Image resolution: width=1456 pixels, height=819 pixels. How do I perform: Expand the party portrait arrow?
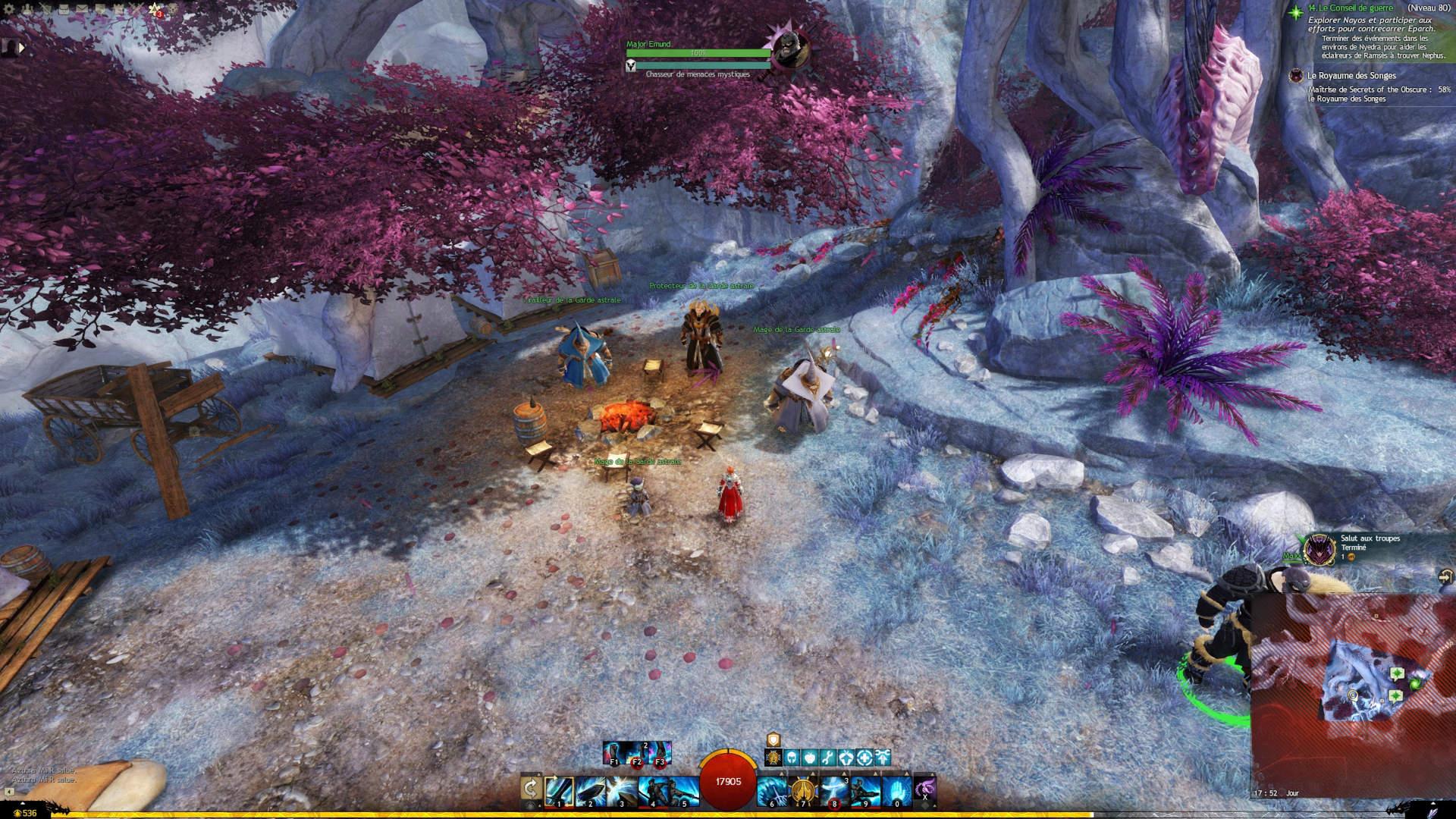22,47
